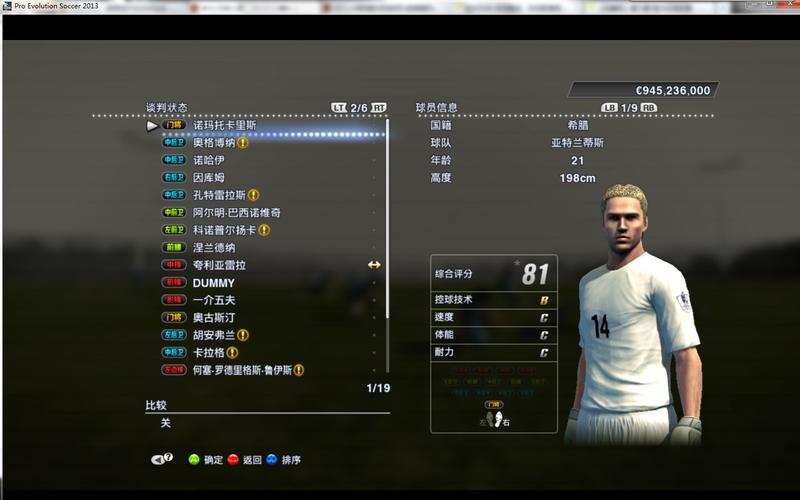Choose the DUMMY player entry

point(213,283)
